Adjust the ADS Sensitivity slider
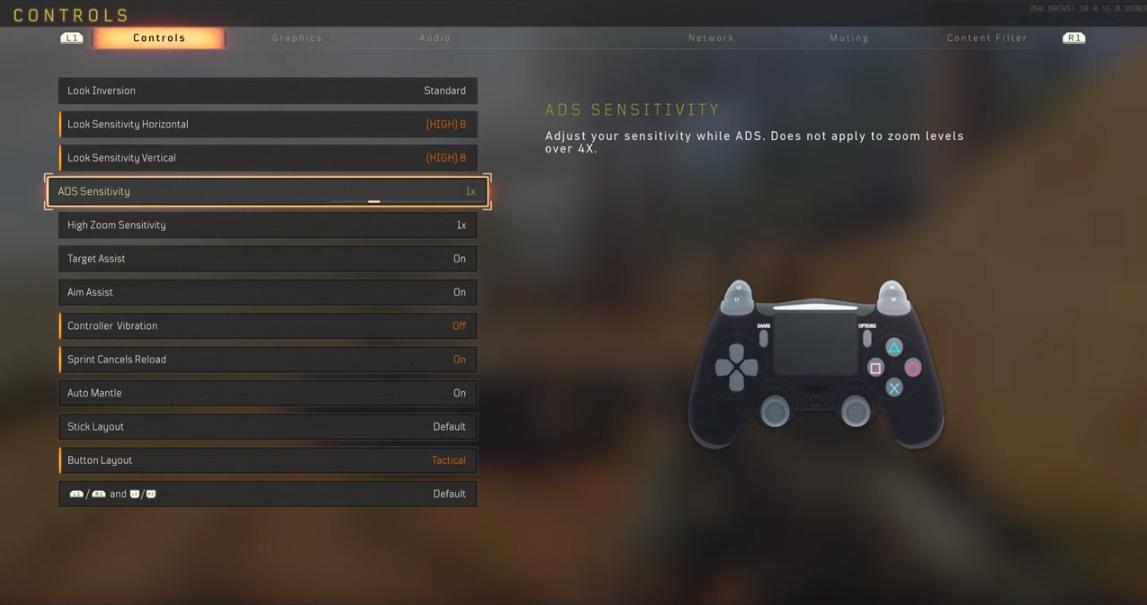This screenshot has height=605, width=1147. (374, 201)
